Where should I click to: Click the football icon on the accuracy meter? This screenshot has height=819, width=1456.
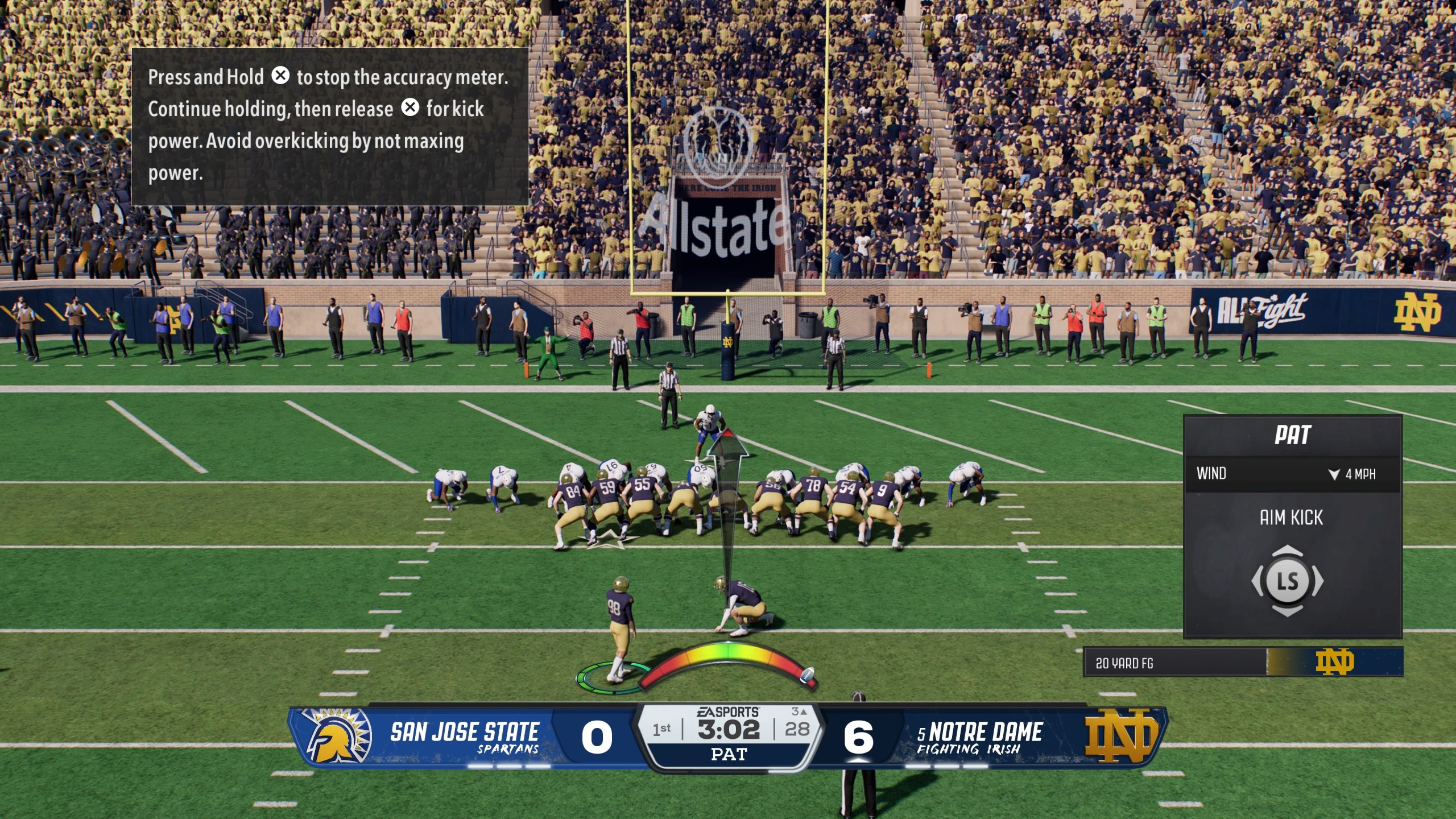(806, 675)
